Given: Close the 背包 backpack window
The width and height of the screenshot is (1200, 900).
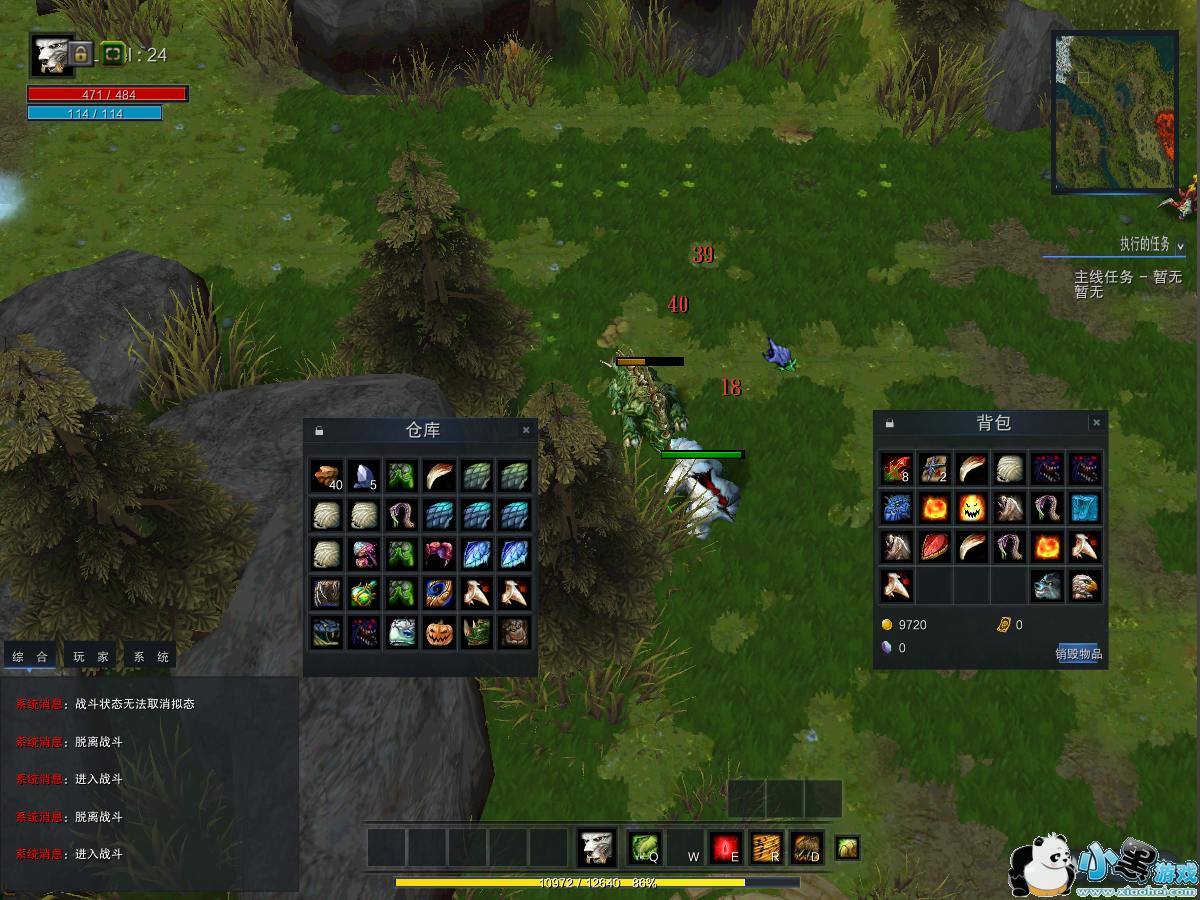Looking at the screenshot, I should [1096, 423].
